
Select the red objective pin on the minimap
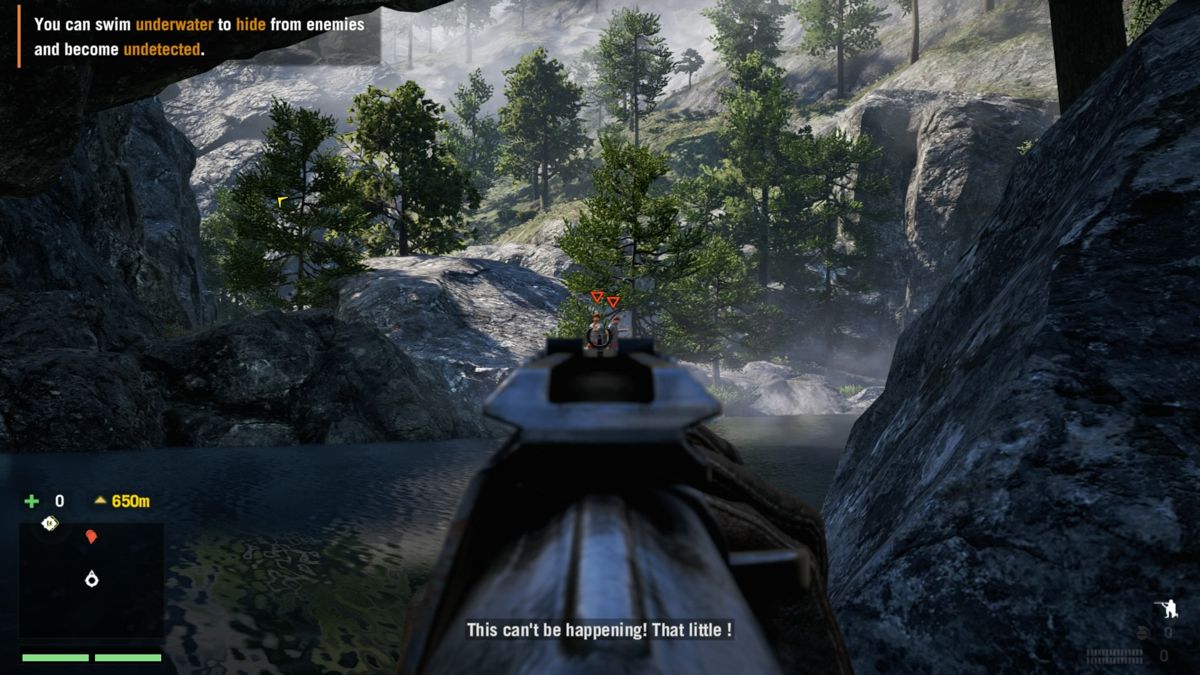(x=91, y=537)
